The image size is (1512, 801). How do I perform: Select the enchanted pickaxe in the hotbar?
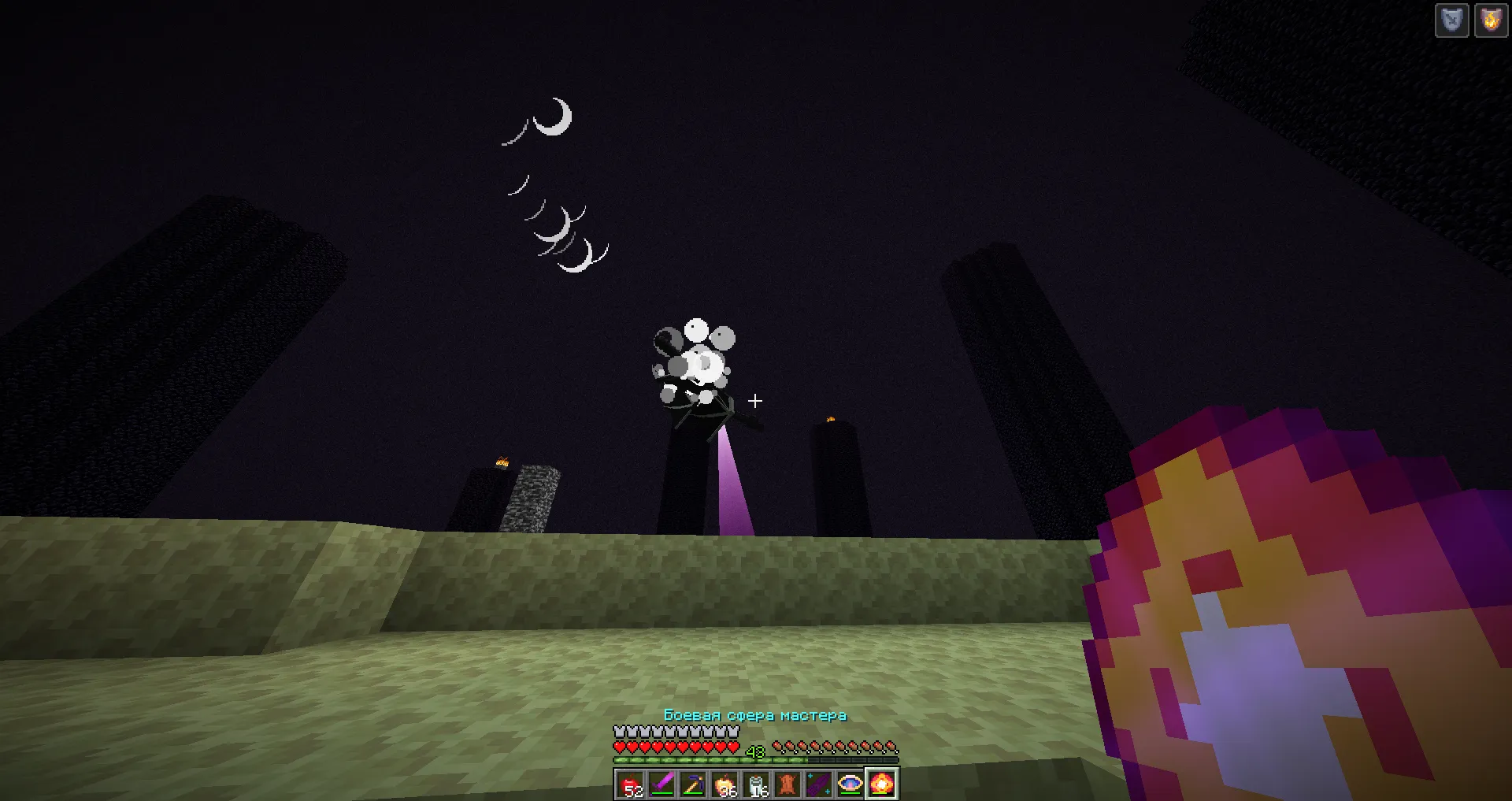coord(695,782)
